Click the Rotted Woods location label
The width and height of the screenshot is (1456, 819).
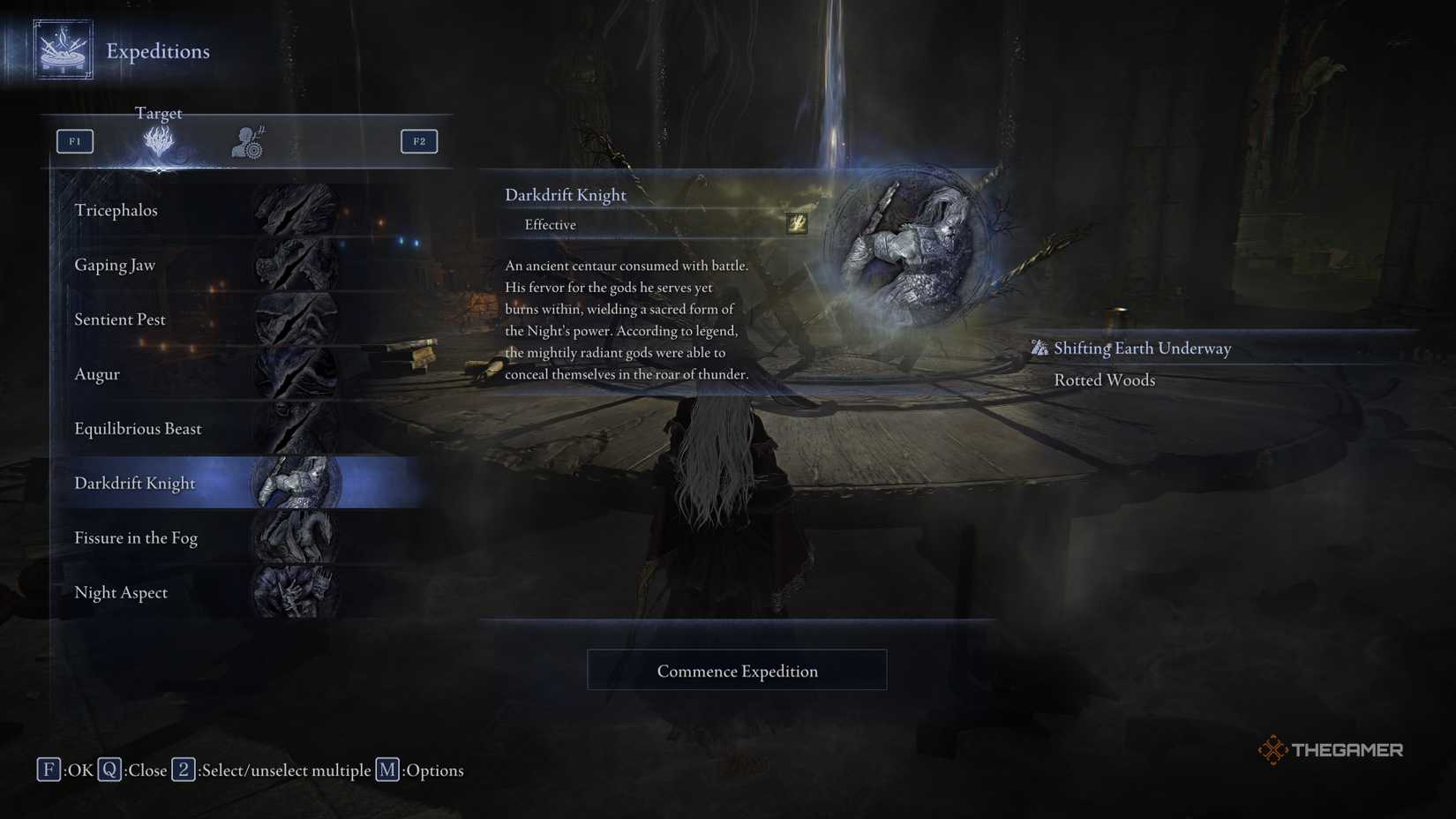click(x=1104, y=379)
